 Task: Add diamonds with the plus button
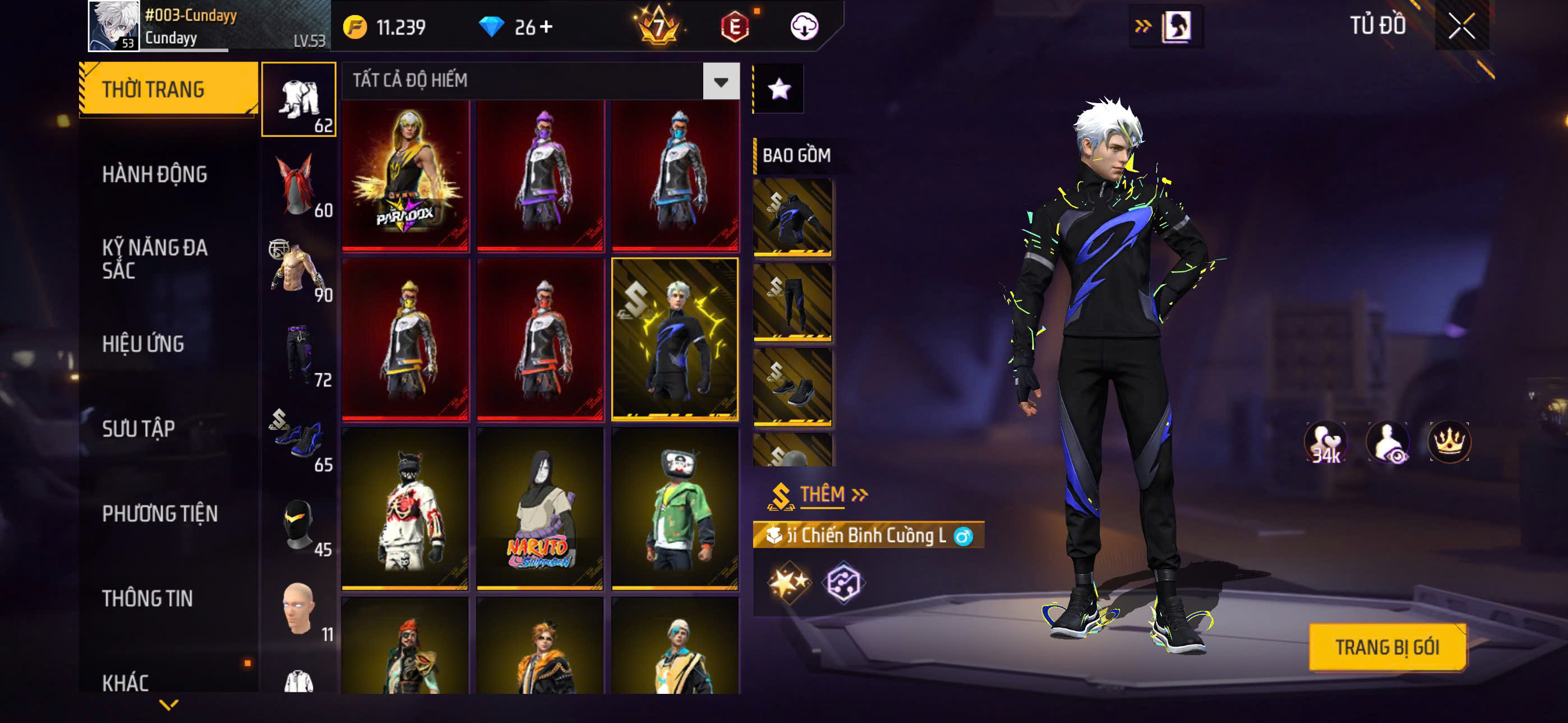pos(546,27)
